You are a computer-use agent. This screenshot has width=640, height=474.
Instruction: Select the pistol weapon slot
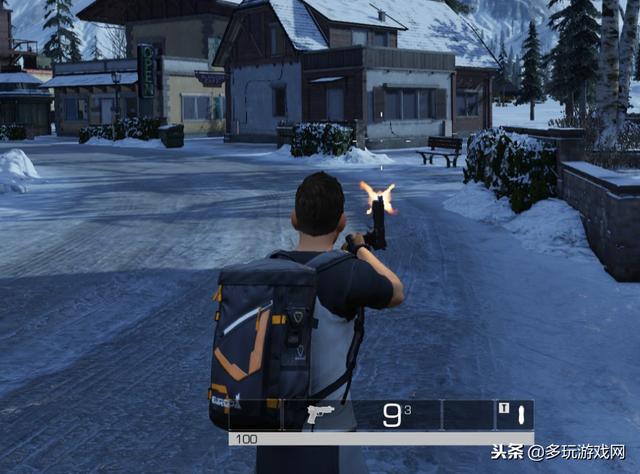coord(319,415)
